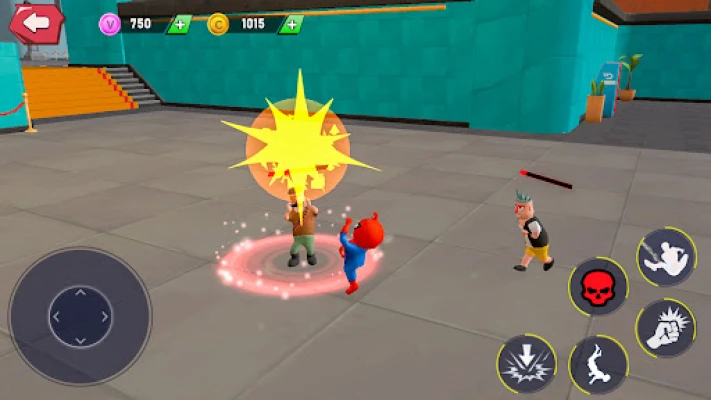Trigger the punch fist attack
The width and height of the screenshot is (711, 400).
click(665, 328)
